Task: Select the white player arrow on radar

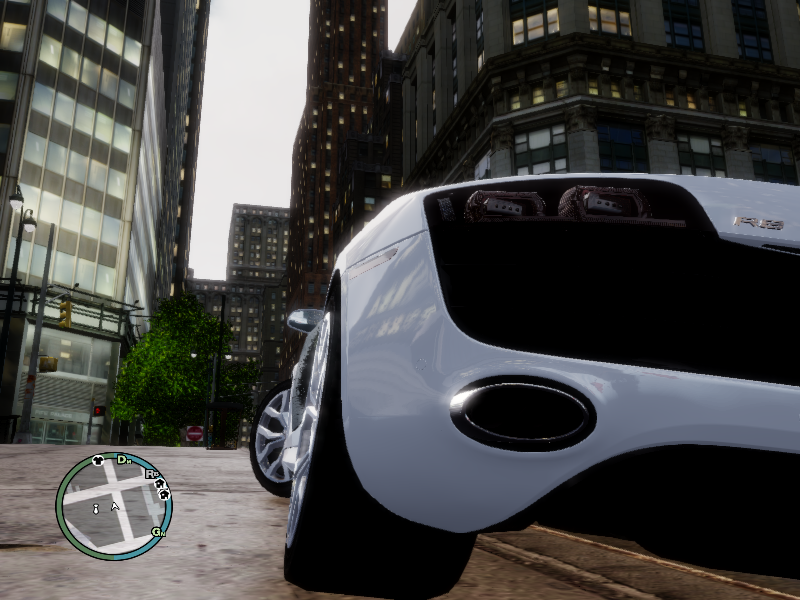Action: pos(115,507)
